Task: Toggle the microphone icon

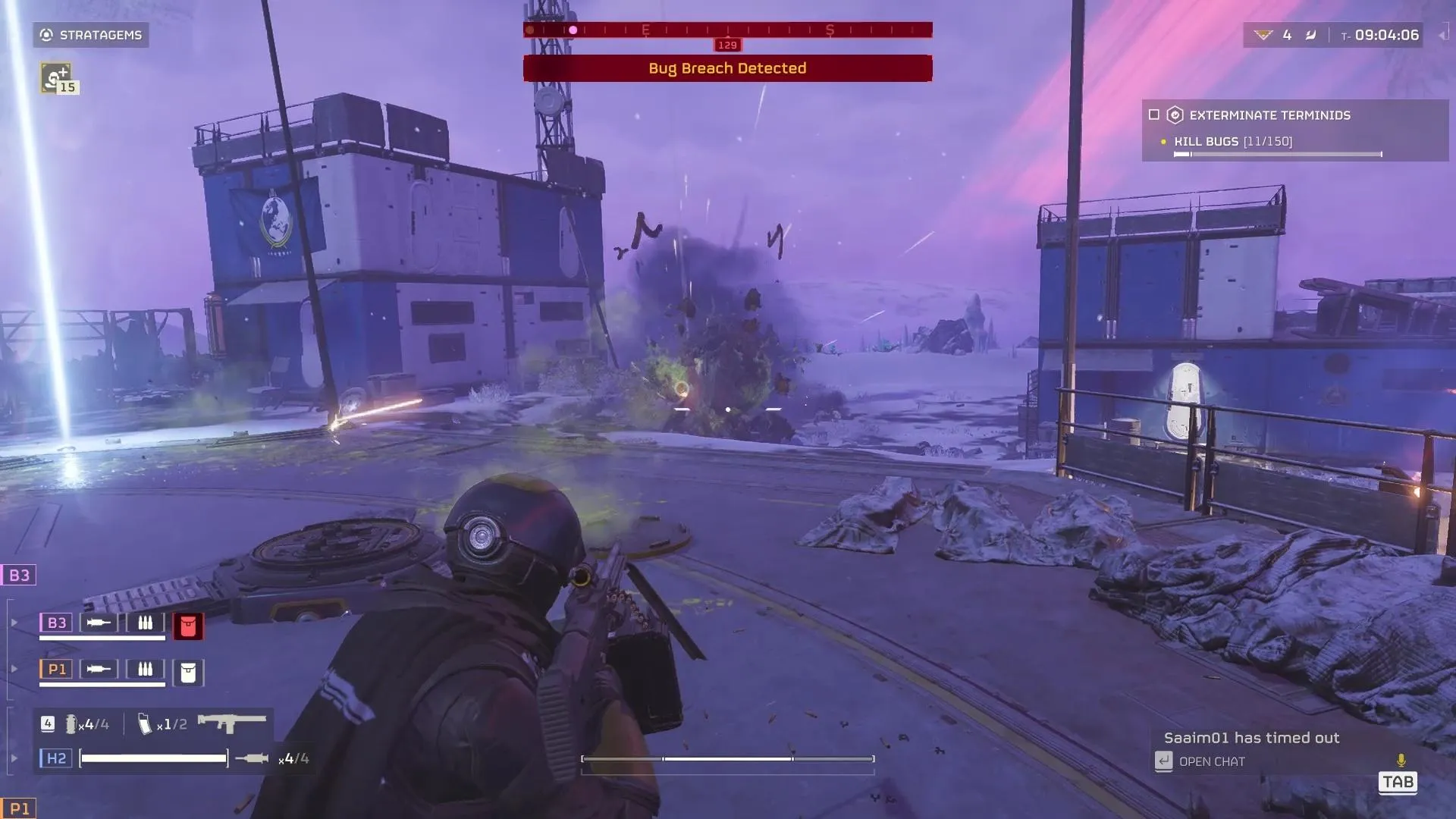Action: tap(1401, 760)
